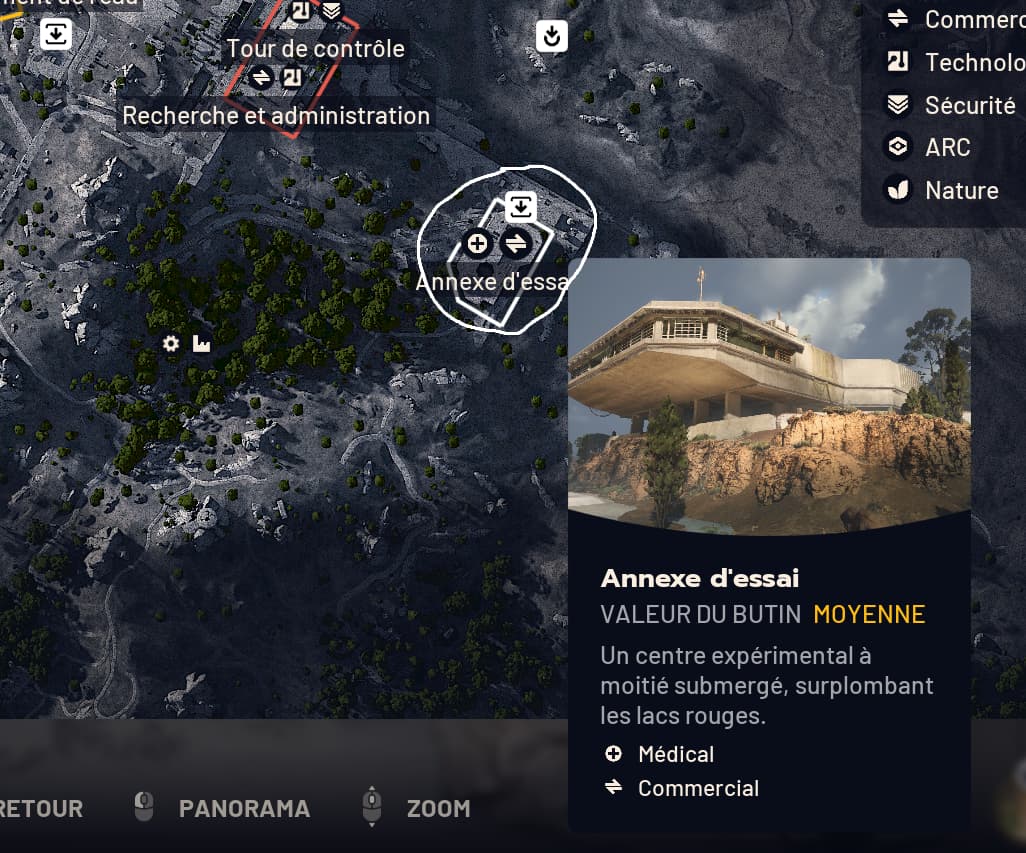The height and width of the screenshot is (853, 1026).
Task: Click the Annexe d'essai label on the map
Action: 491,281
